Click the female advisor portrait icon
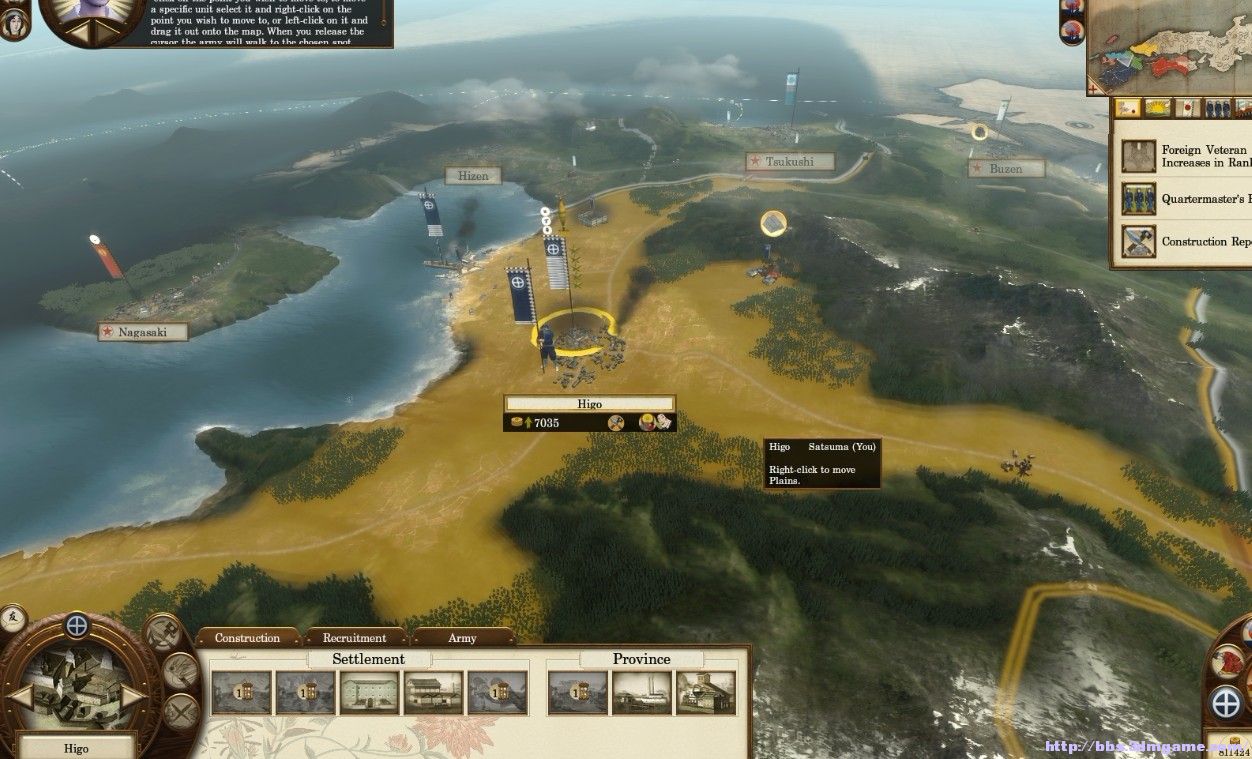The height and width of the screenshot is (759, 1252). point(80,15)
